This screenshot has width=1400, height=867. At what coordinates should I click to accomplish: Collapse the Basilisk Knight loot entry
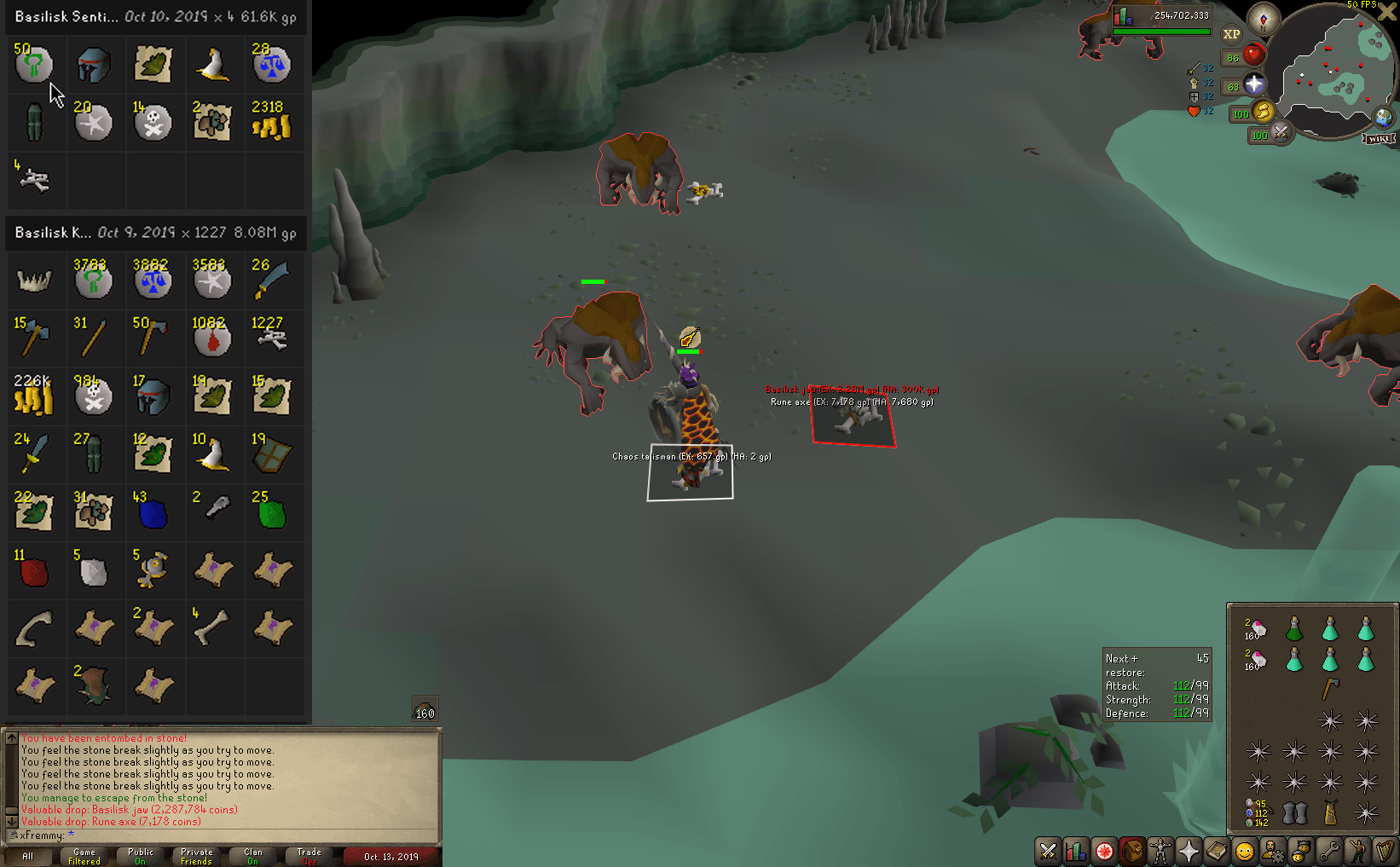[x=153, y=233]
